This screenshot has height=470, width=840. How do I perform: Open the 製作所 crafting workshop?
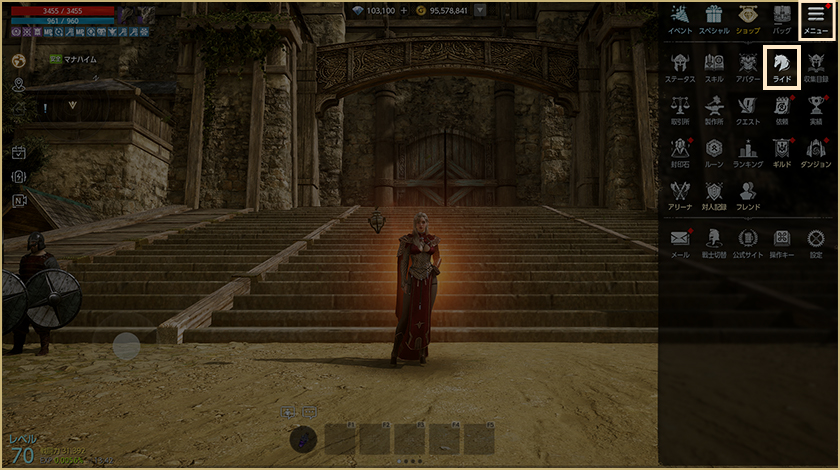tap(714, 109)
